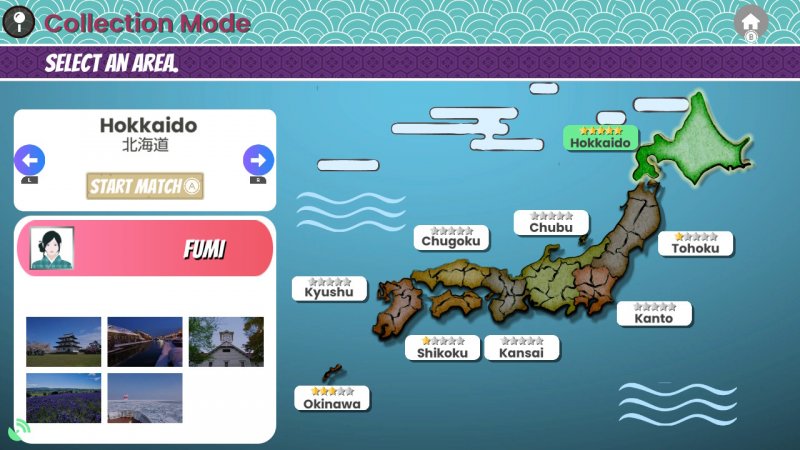
Task: Select the Chubu area label
Action: pos(551,223)
